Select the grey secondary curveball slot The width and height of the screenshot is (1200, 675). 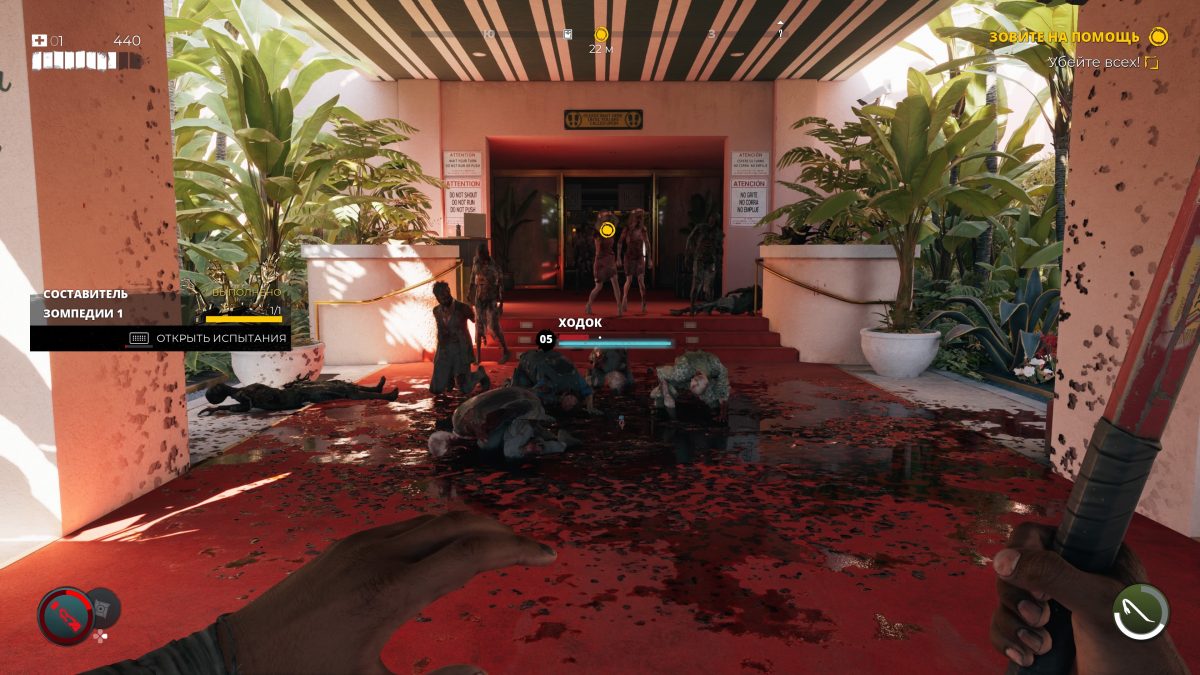point(104,606)
